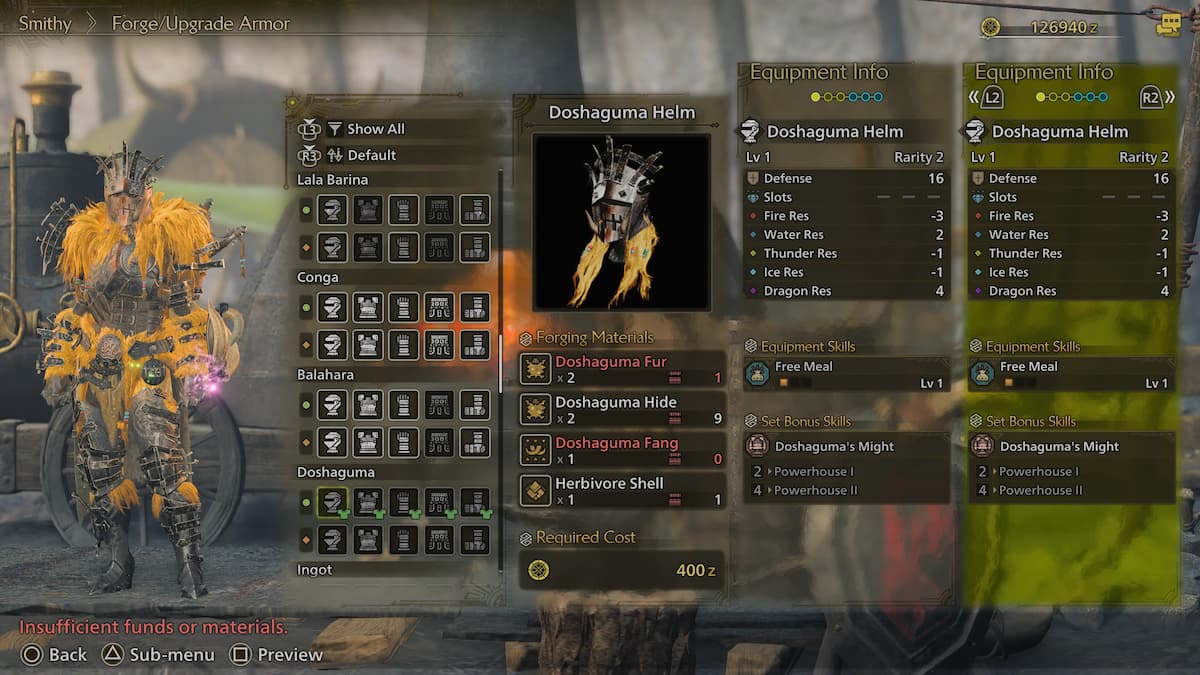1200x675 pixels.
Task: Select Free Meal skill in yellow-highlighted panel
Action: pyautogui.click(x=1070, y=374)
